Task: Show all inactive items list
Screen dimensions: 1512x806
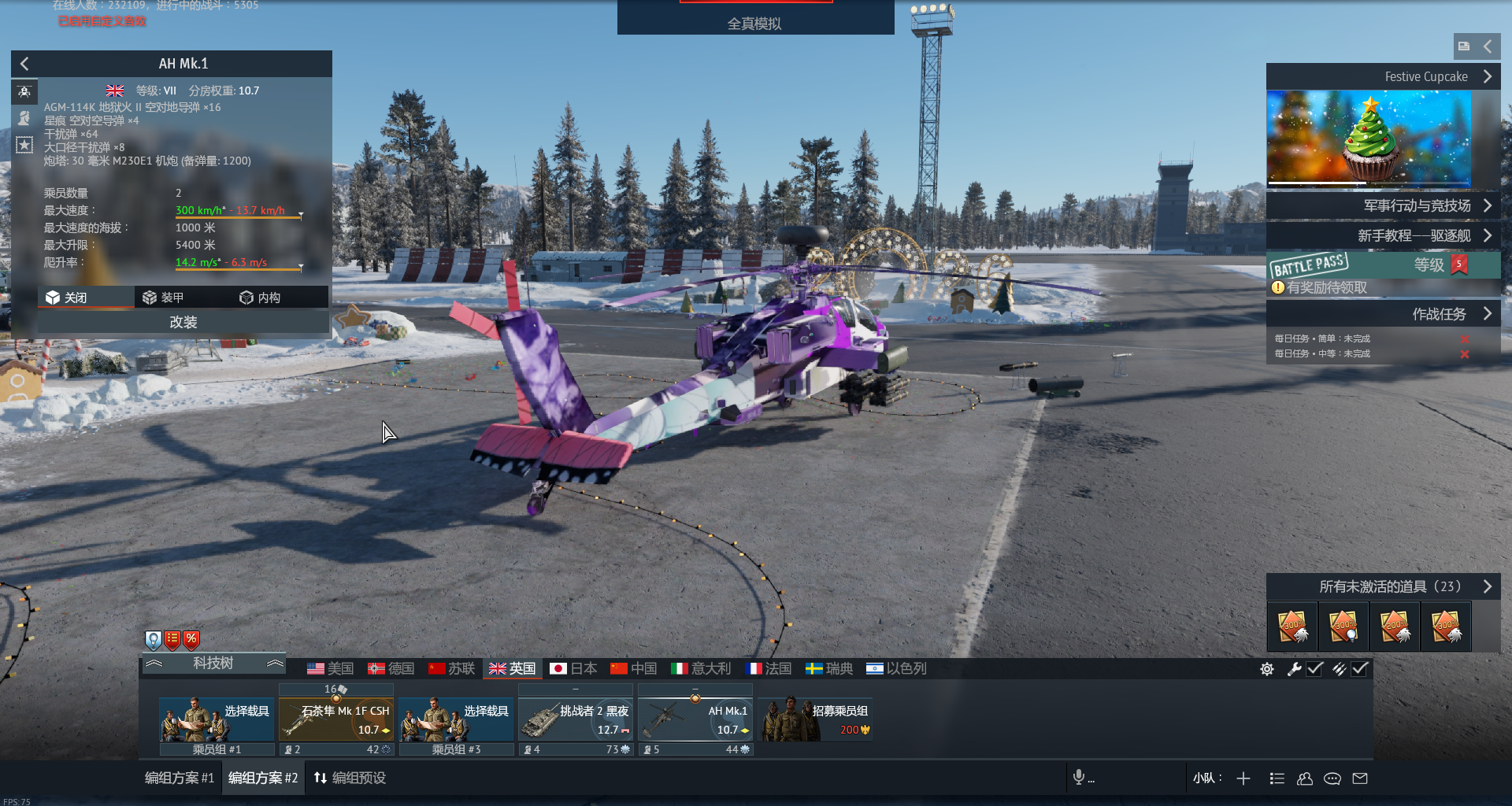Action: pyautogui.click(x=1382, y=586)
